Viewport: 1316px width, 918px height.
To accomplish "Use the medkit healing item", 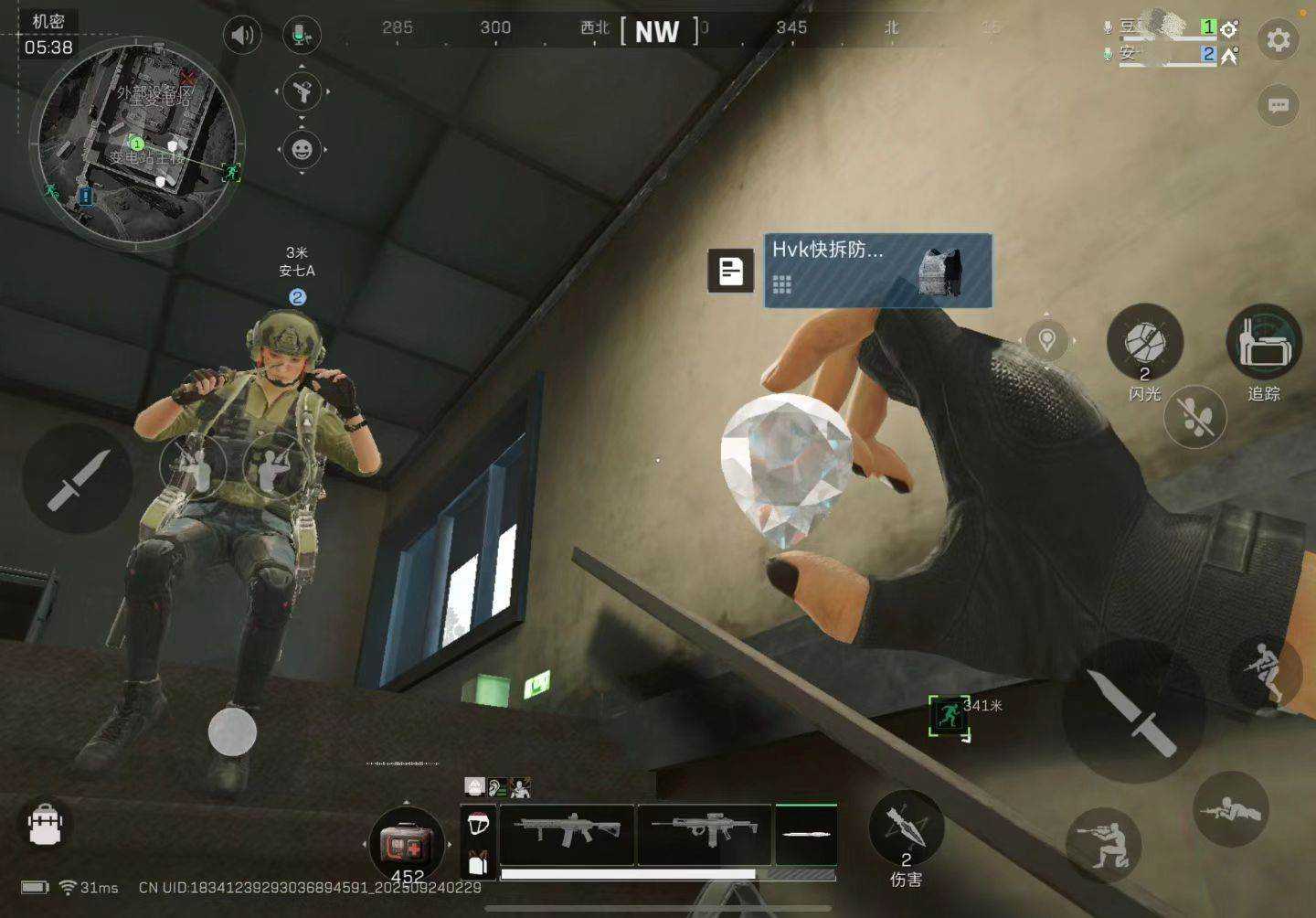I will [x=407, y=841].
